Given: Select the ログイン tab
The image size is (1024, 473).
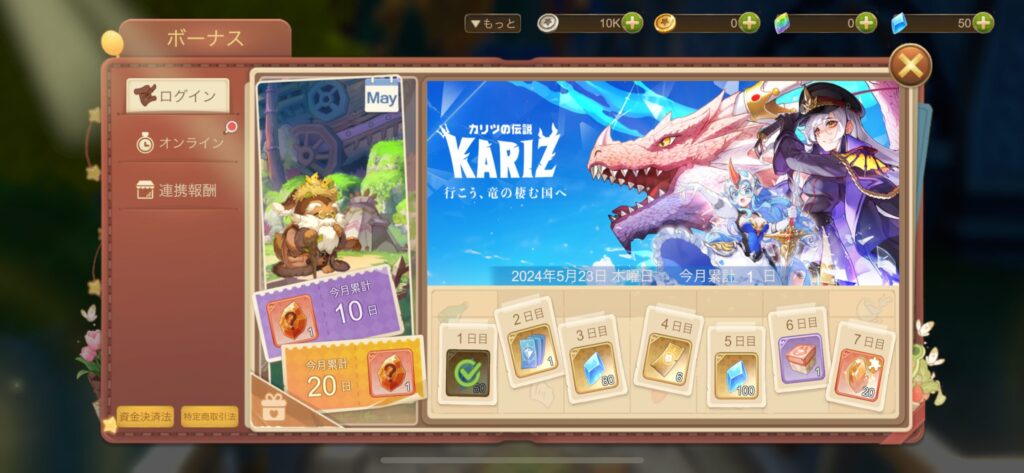Looking at the screenshot, I should tap(178, 96).
